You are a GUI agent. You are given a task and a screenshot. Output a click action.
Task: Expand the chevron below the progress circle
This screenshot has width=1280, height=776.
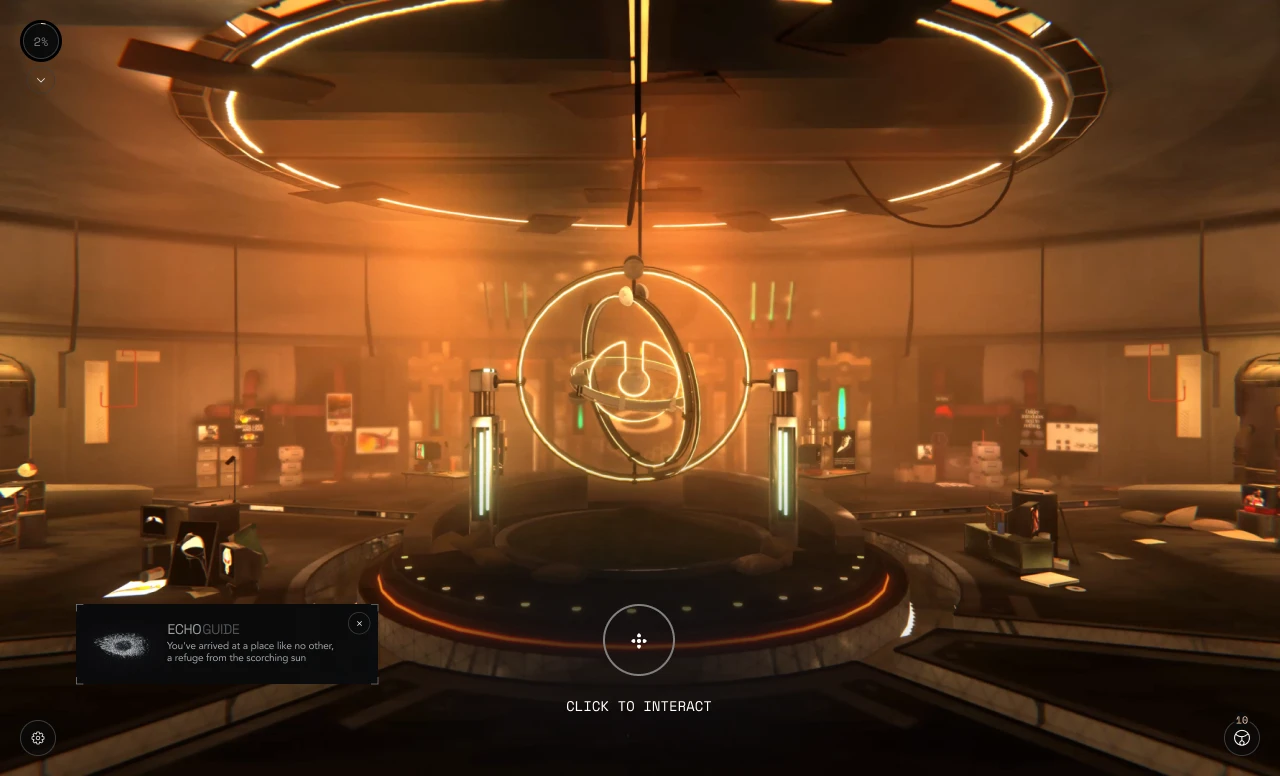[x=41, y=80]
